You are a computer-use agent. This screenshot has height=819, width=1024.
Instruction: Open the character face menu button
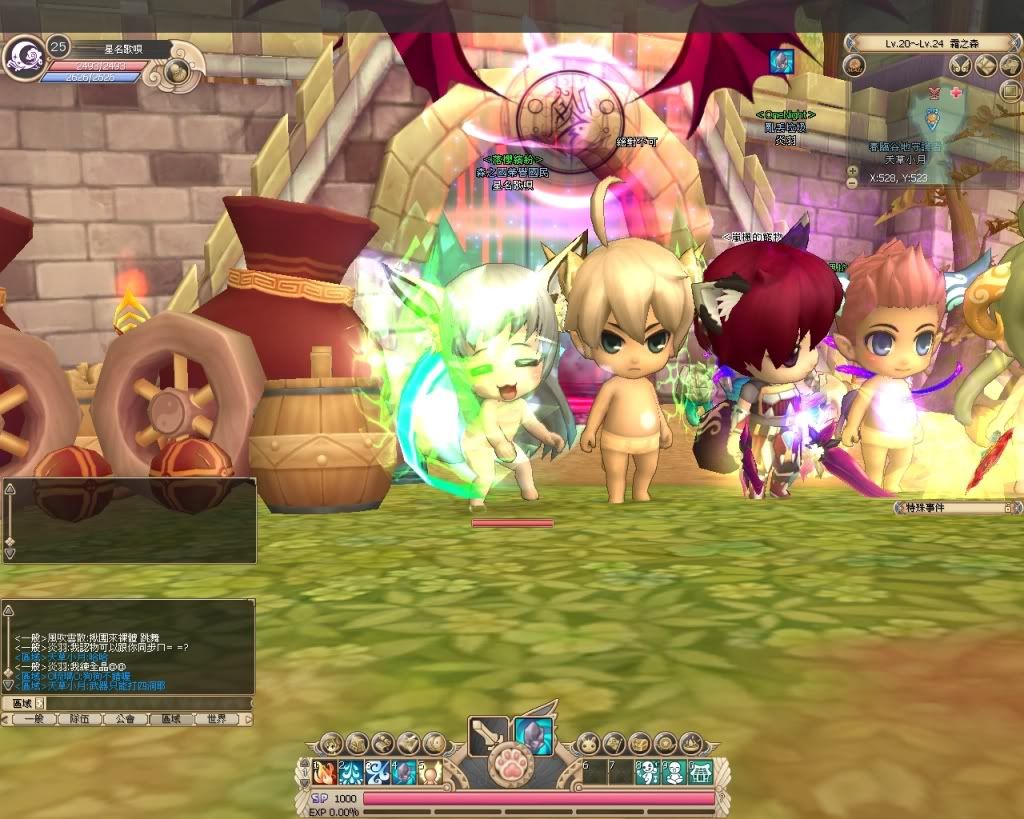331,743
